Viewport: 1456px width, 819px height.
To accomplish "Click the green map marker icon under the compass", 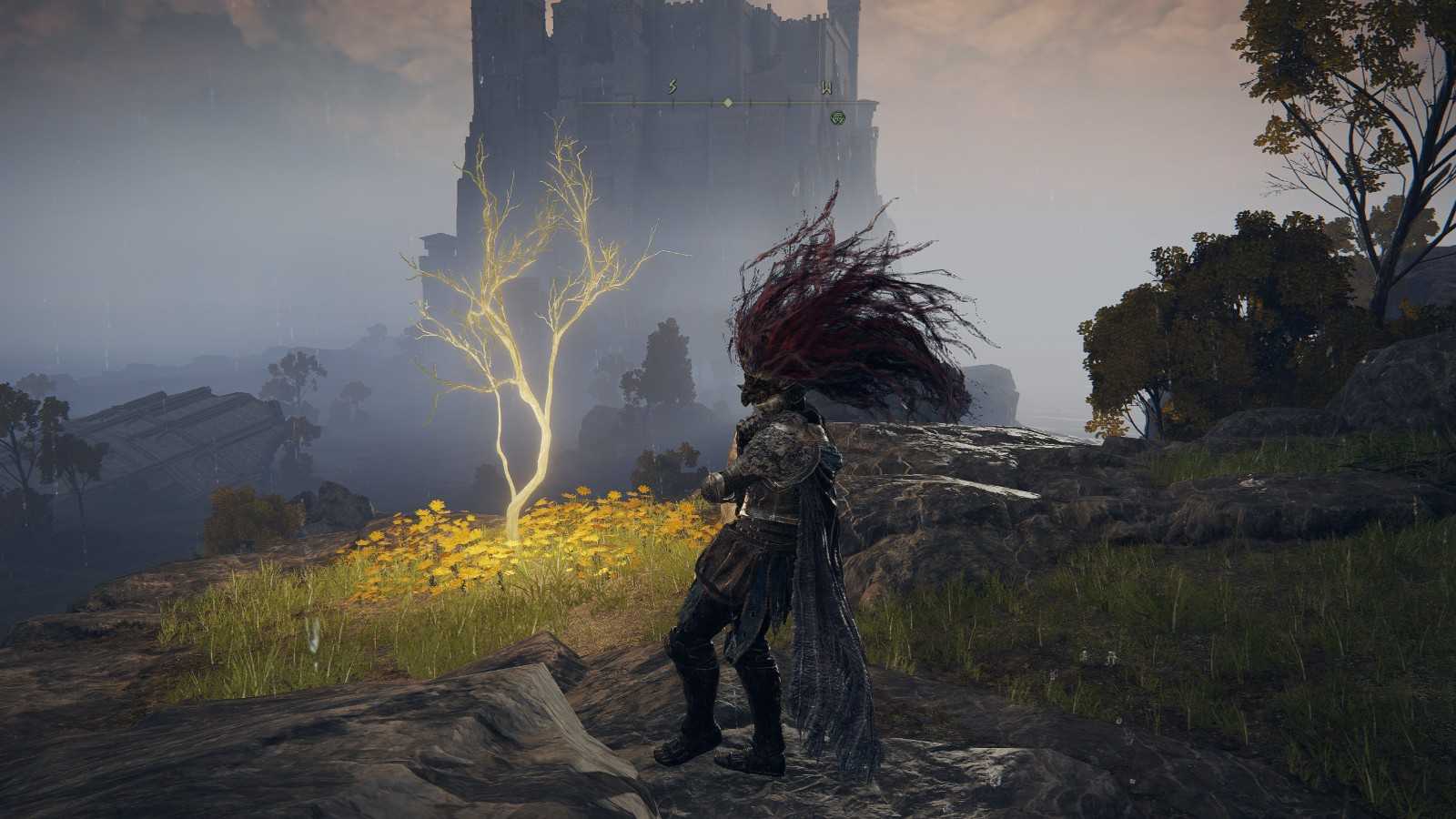I will click(x=838, y=117).
